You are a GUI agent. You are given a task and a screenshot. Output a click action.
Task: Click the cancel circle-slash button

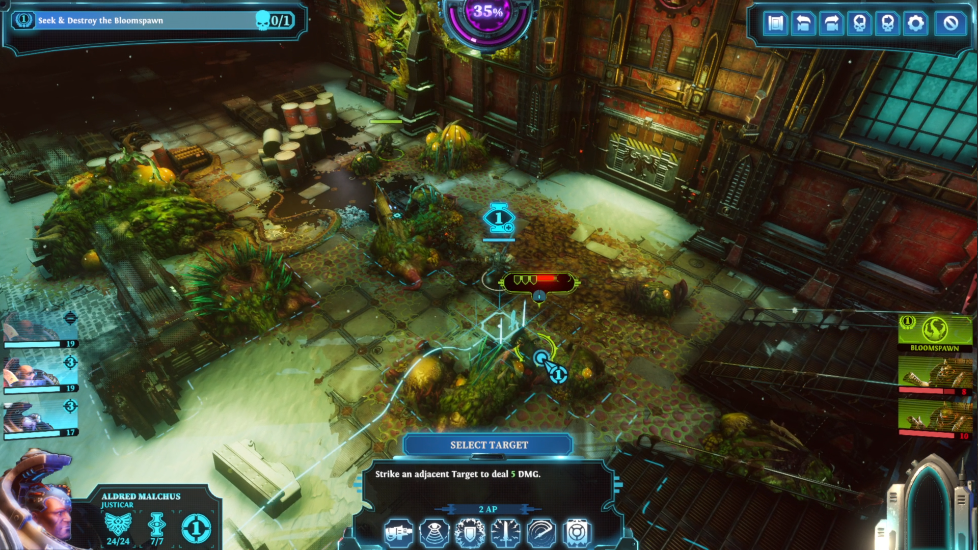[x=947, y=23]
